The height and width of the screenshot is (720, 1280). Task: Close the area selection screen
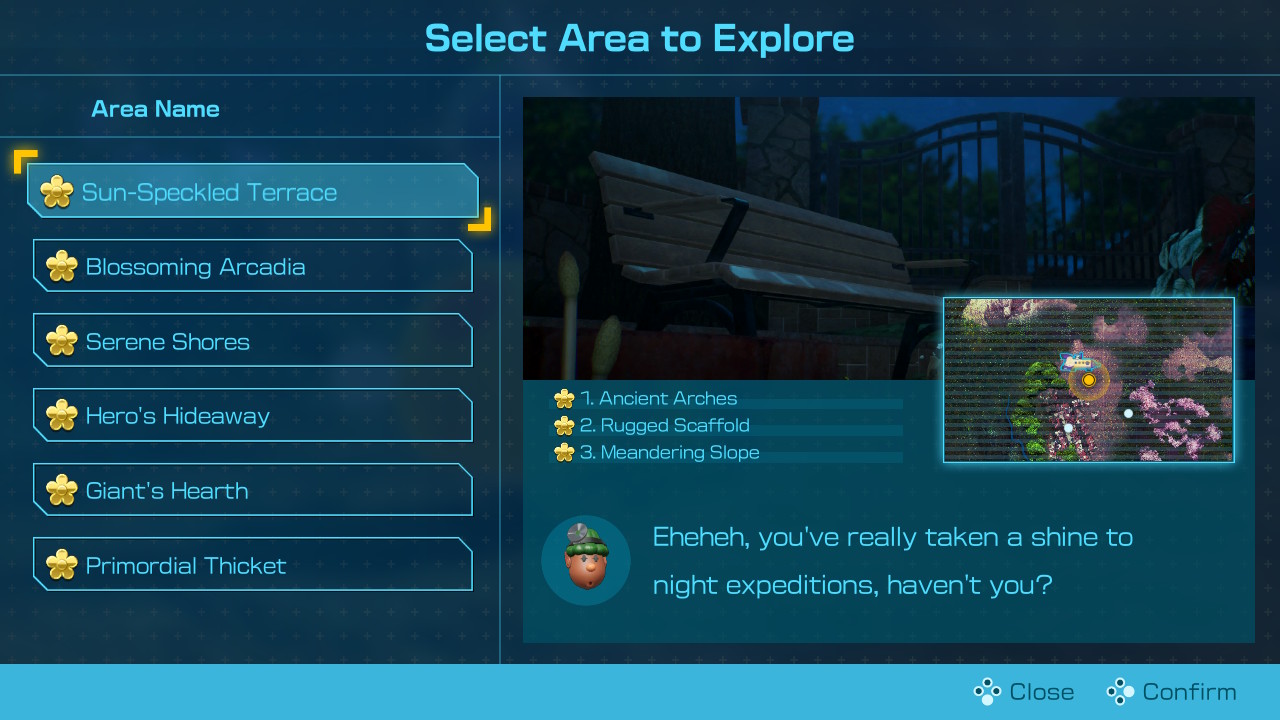(1024, 692)
